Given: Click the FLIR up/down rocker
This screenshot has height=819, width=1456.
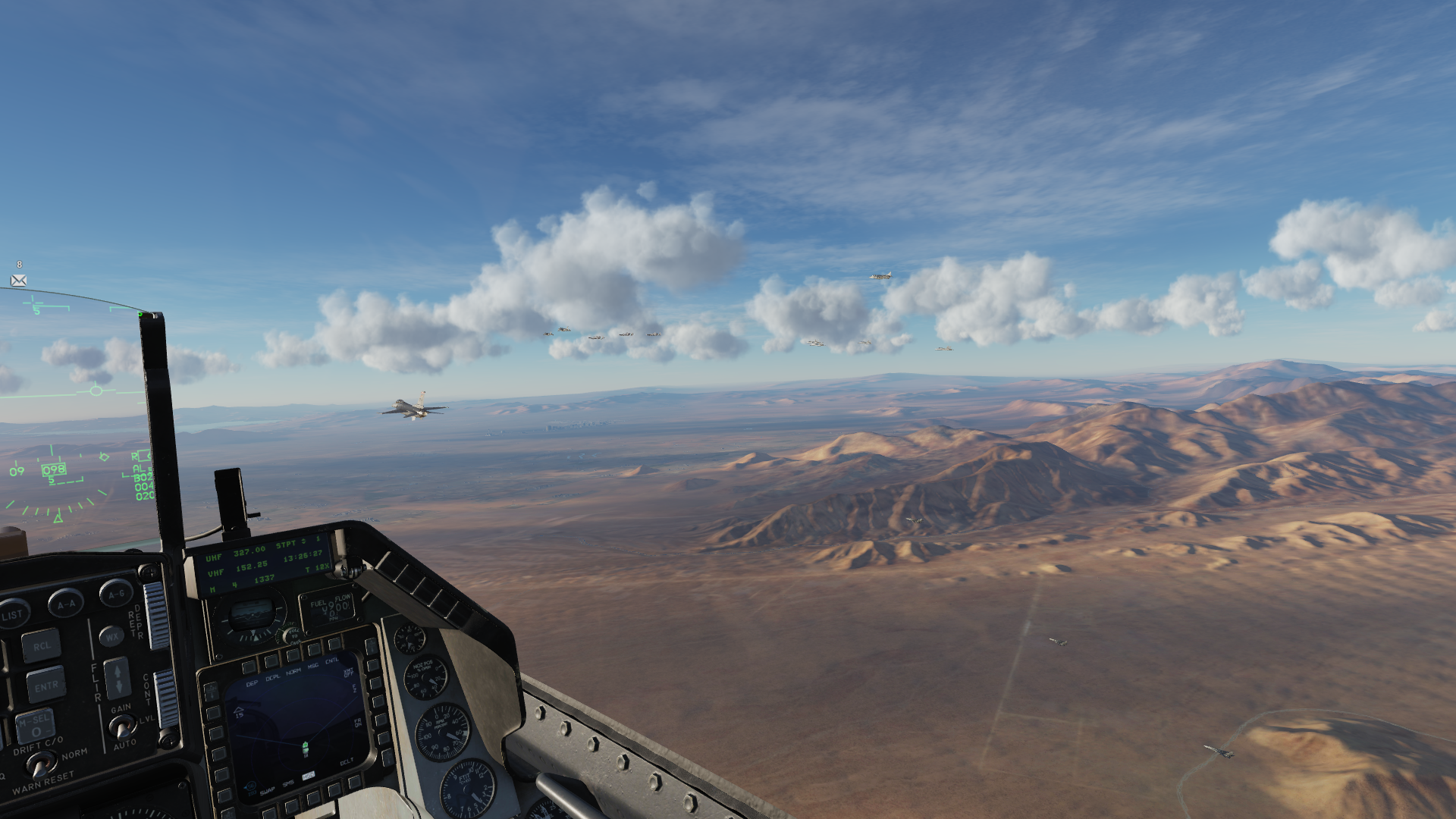Looking at the screenshot, I should pyautogui.click(x=118, y=677).
